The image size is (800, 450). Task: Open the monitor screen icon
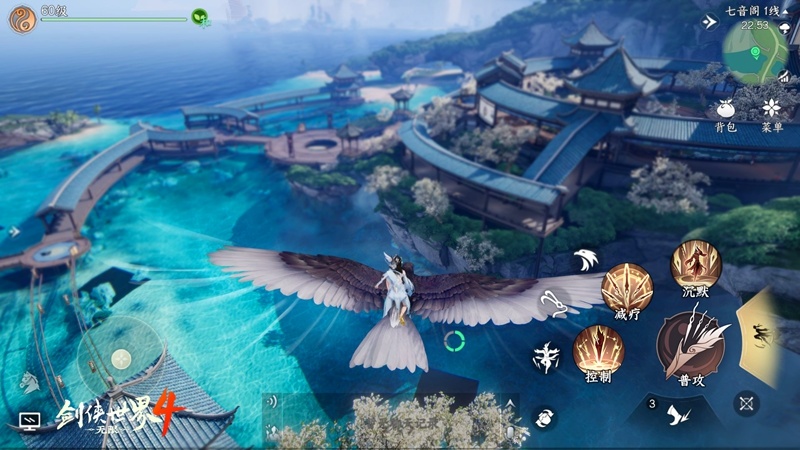click(29, 422)
